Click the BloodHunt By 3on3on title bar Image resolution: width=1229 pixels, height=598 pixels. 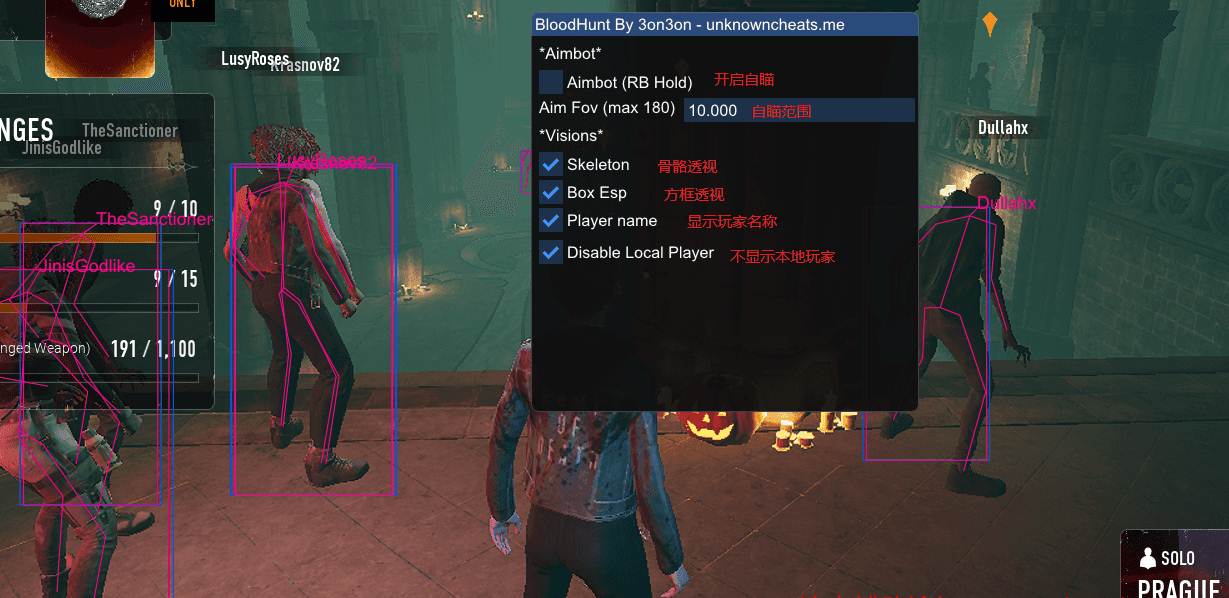724,24
